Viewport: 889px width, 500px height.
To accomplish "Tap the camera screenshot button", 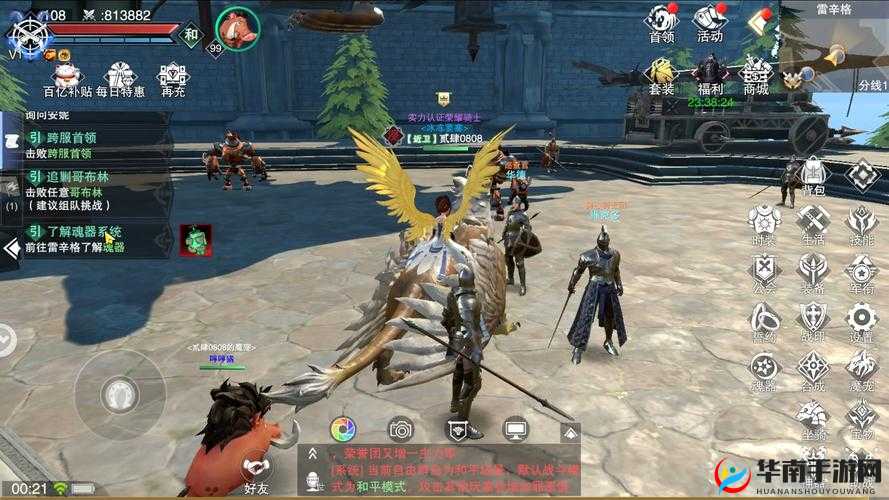I will [401, 429].
